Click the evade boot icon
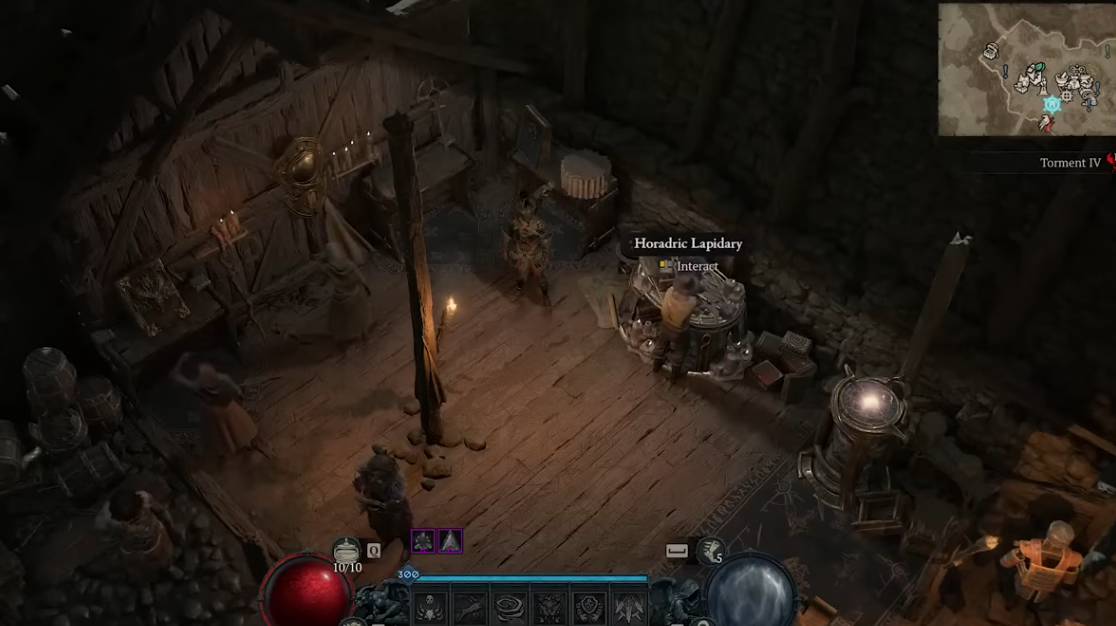Image resolution: width=1116 pixels, height=626 pixels. pos(711,550)
